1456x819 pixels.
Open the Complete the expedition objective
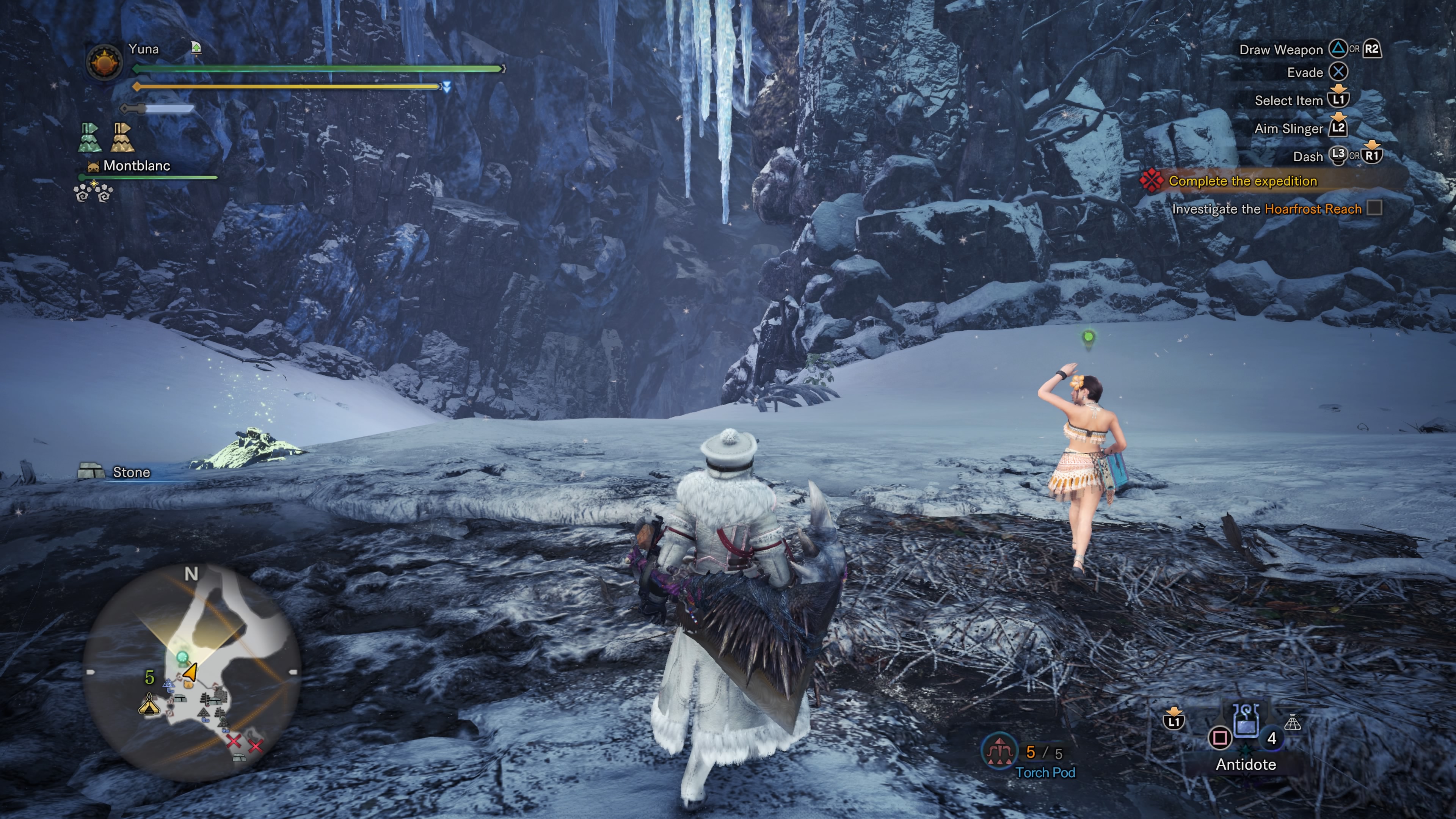1243,181
